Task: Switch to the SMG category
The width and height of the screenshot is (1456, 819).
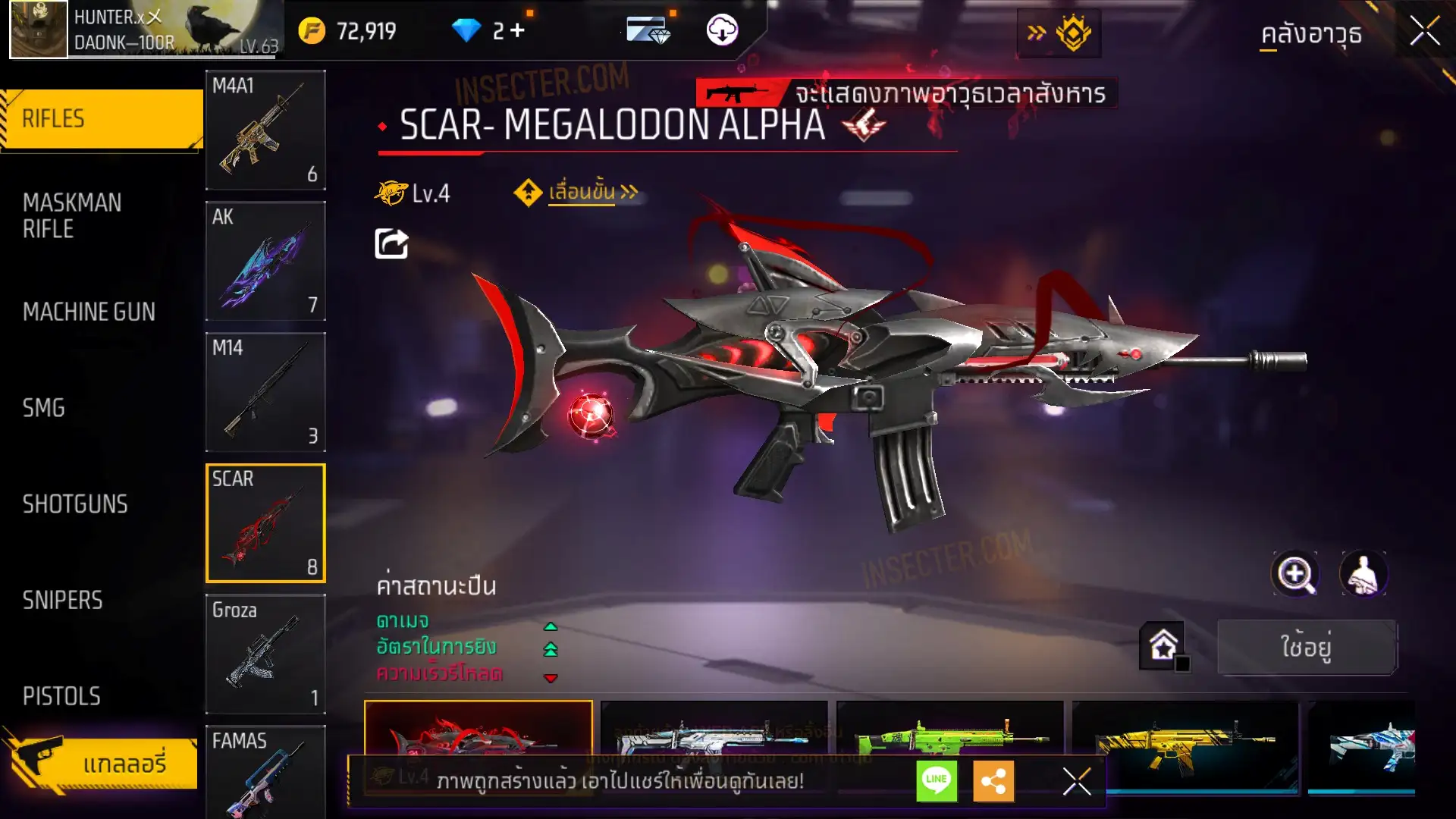Action: click(44, 408)
